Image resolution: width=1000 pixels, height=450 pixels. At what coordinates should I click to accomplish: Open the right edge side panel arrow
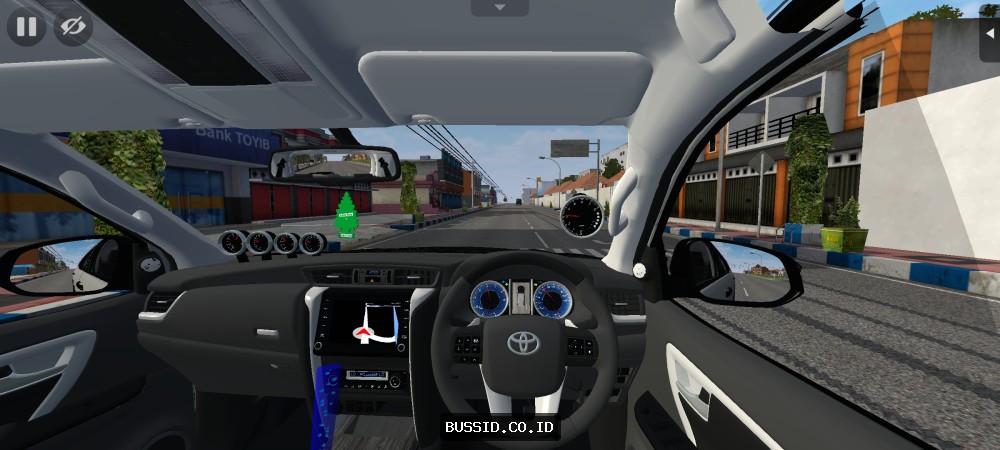point(990,28)
